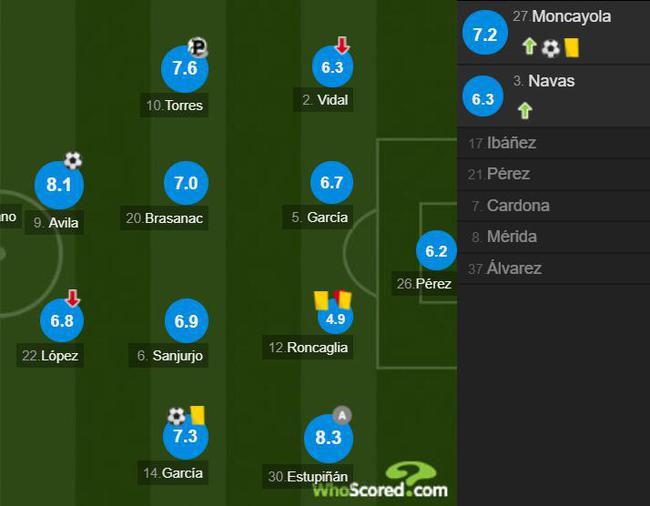Open the WhoScored.com logo link
Image resolution: width=650 pixels, height=506 pixels.
381,482
